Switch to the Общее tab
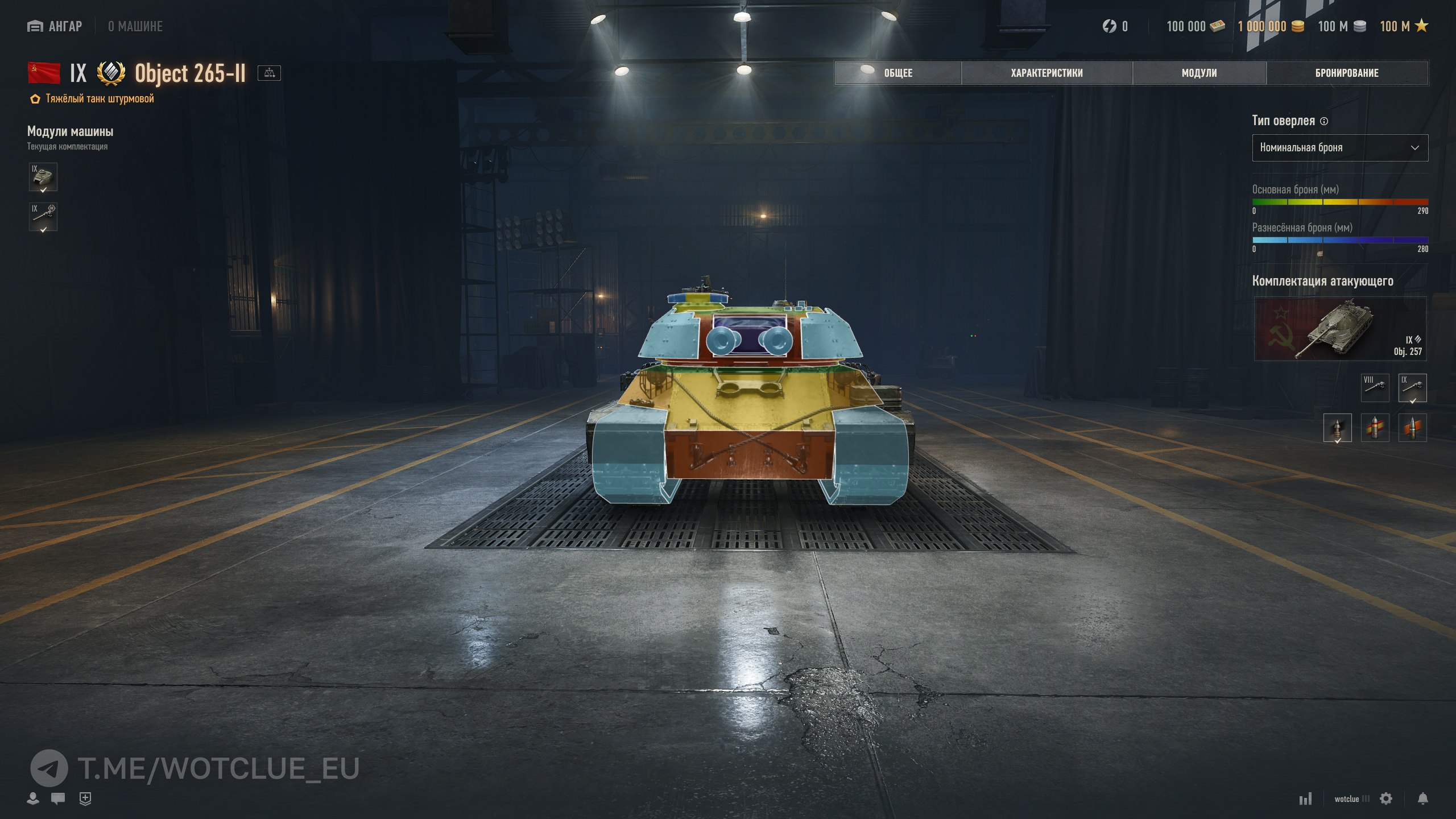1456x819 pixels. [x=897, y=73]
